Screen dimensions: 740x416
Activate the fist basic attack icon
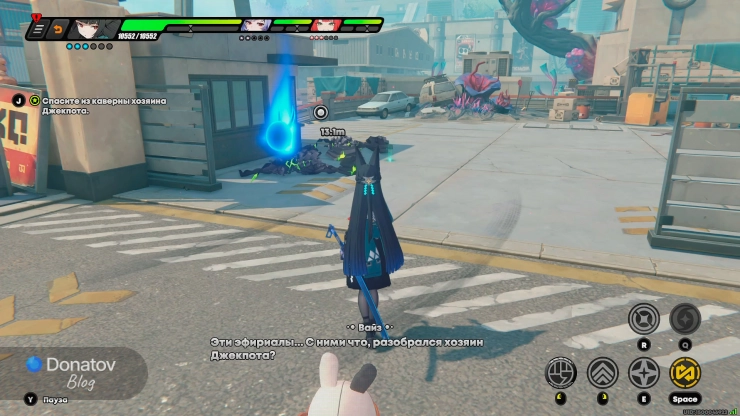click(561, 373)
